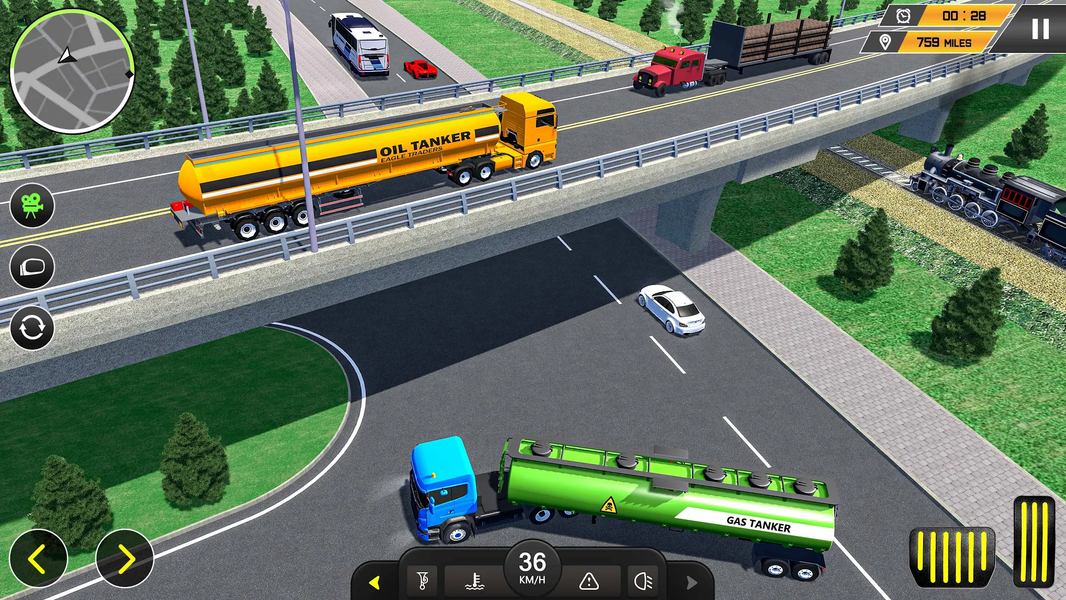Toggle the side mirror view
The width and height of the screenshot is (1066, 600).
[32, 267]
